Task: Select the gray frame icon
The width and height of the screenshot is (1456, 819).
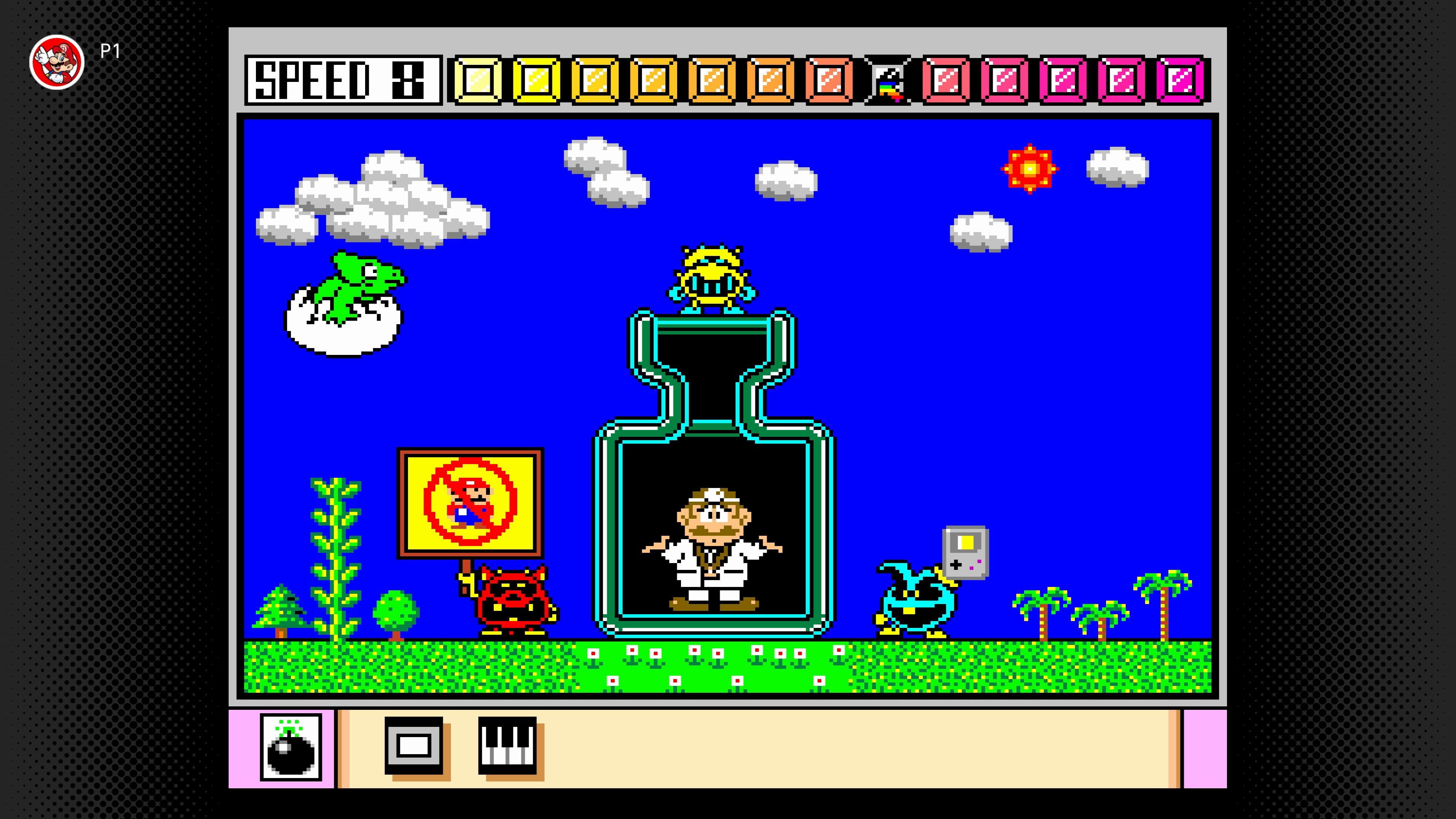Action: [414, 746]
